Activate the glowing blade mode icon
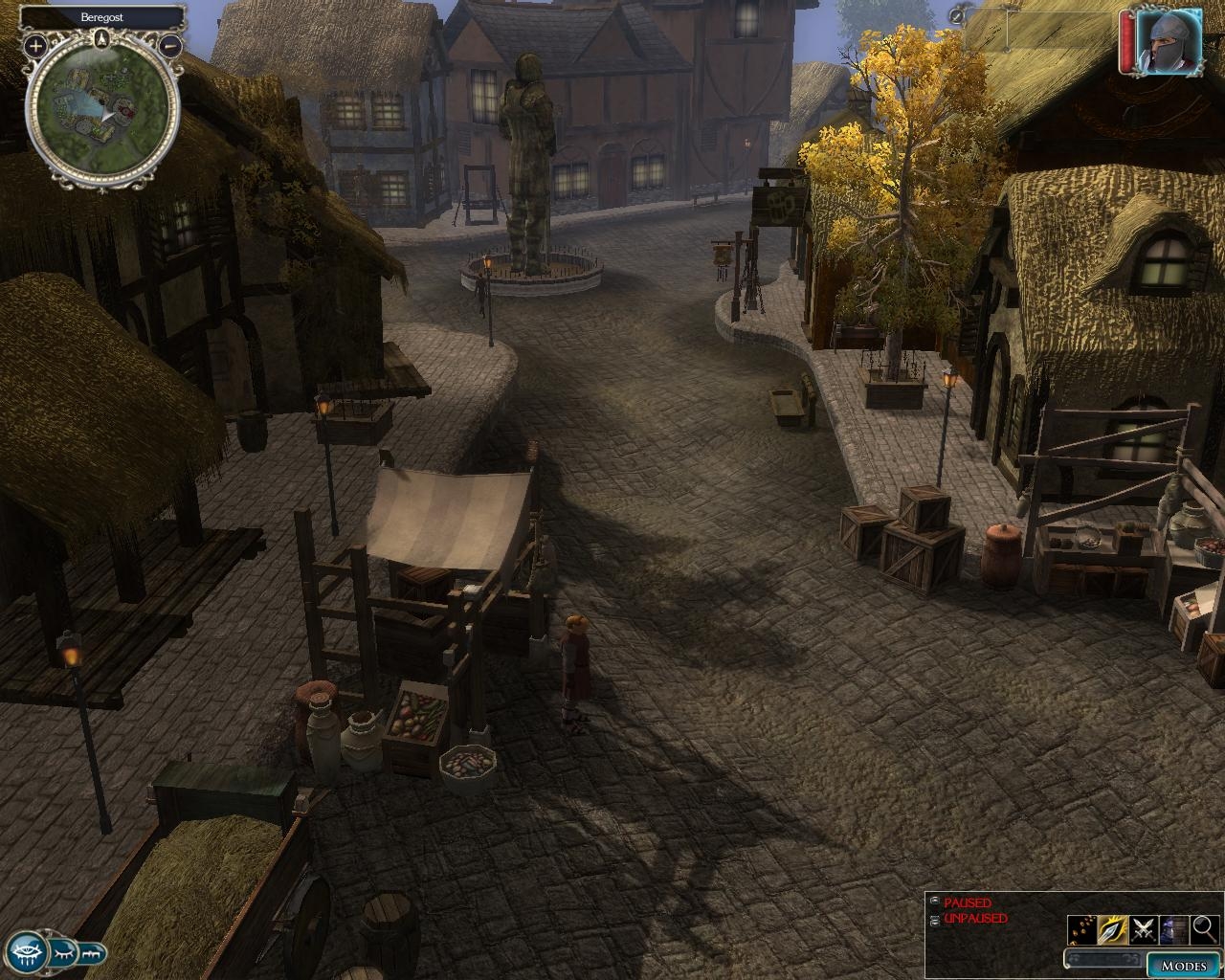1225x980 pixels. [1113, 928]
